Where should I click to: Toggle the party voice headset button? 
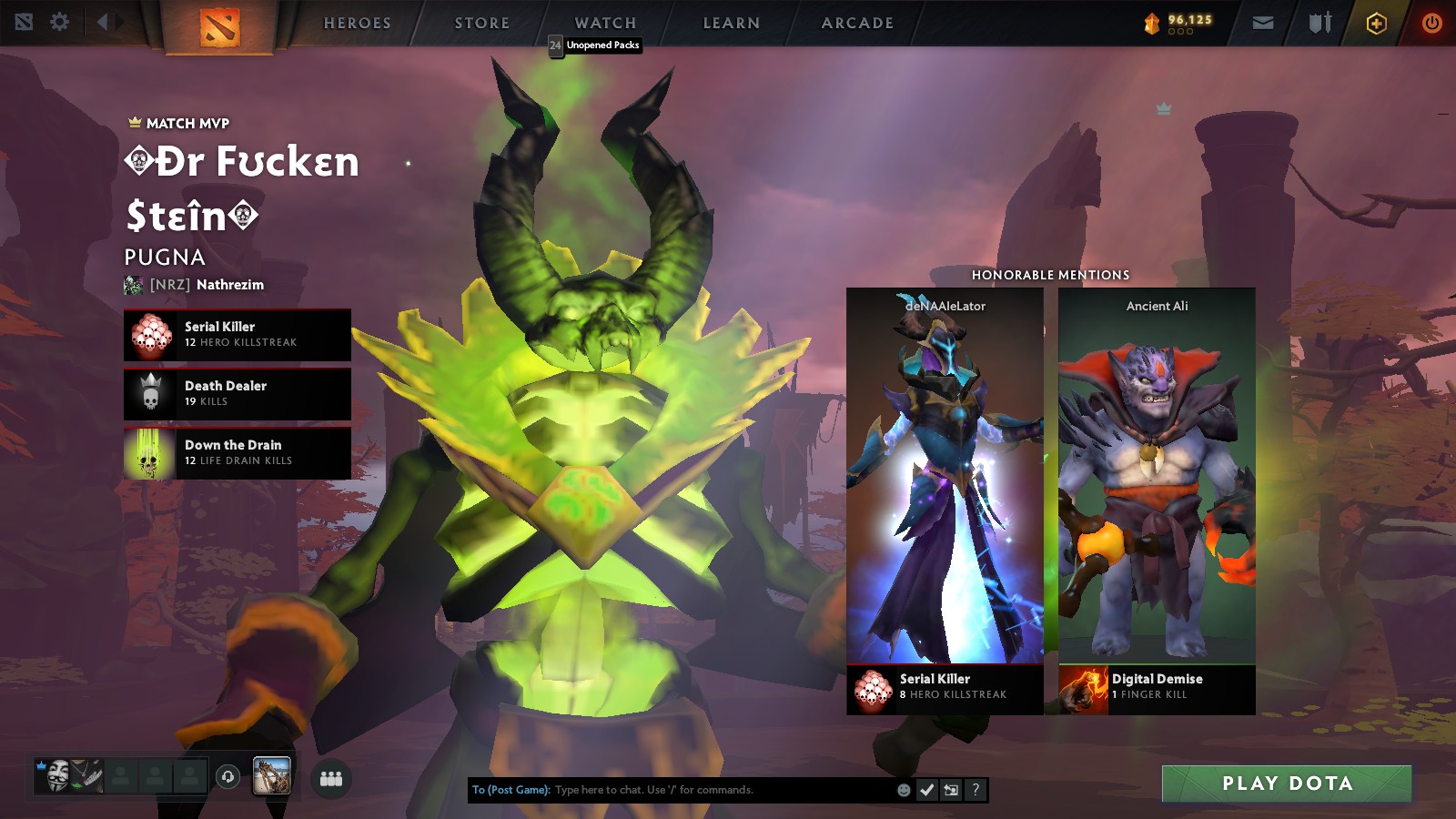(x=227, y=776)
